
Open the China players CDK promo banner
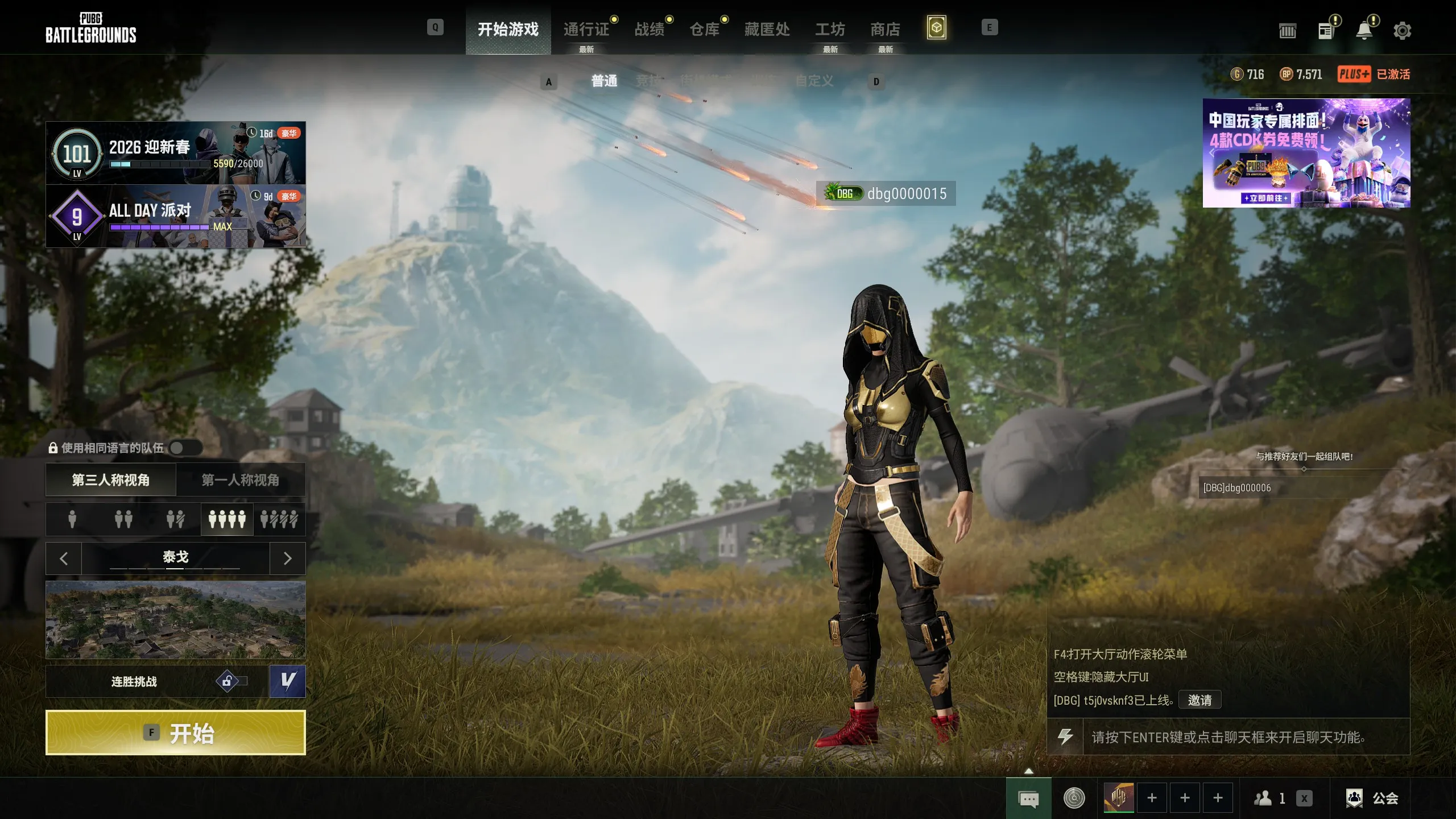1306,152
